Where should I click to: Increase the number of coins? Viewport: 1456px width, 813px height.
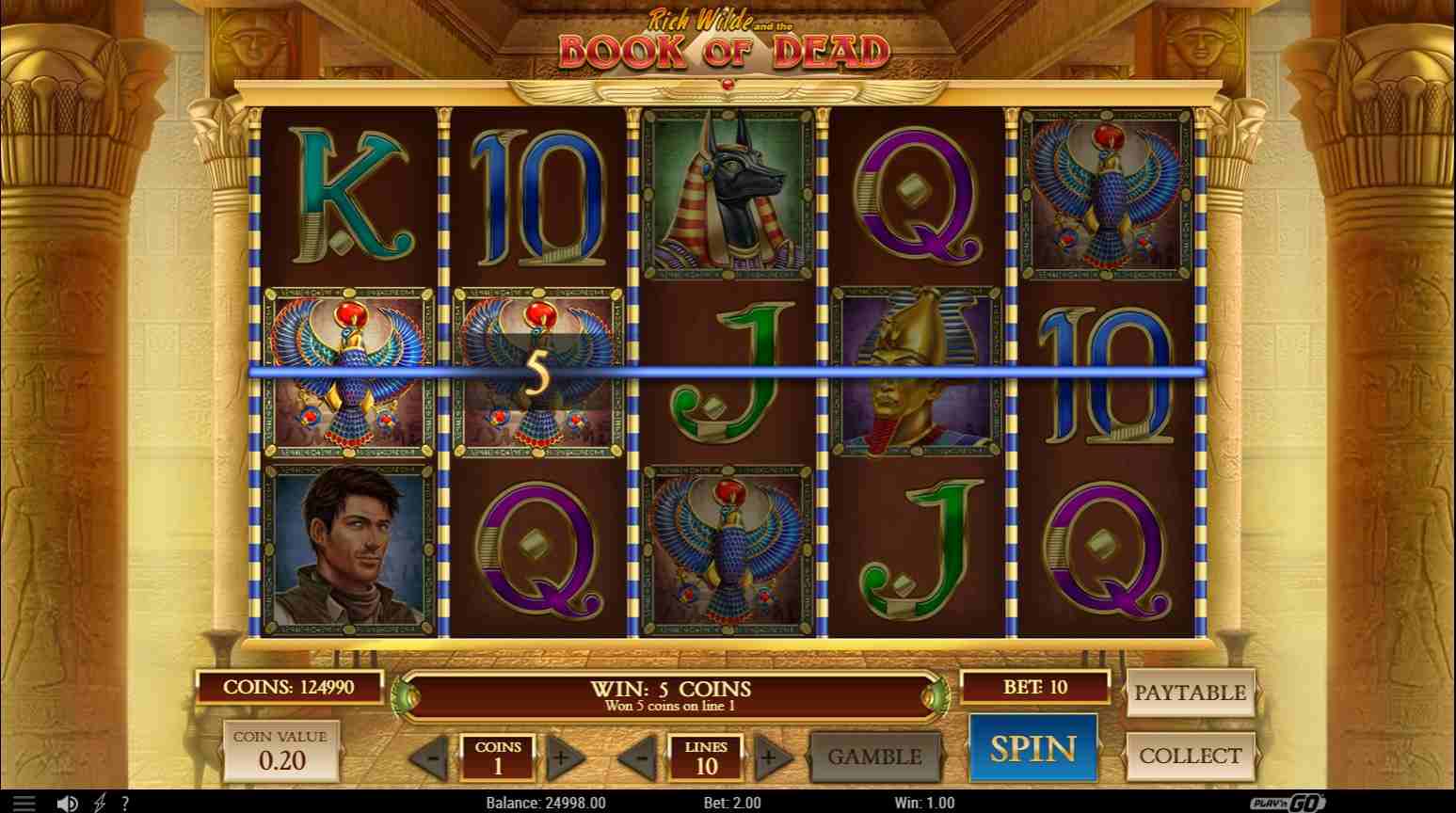561,757
